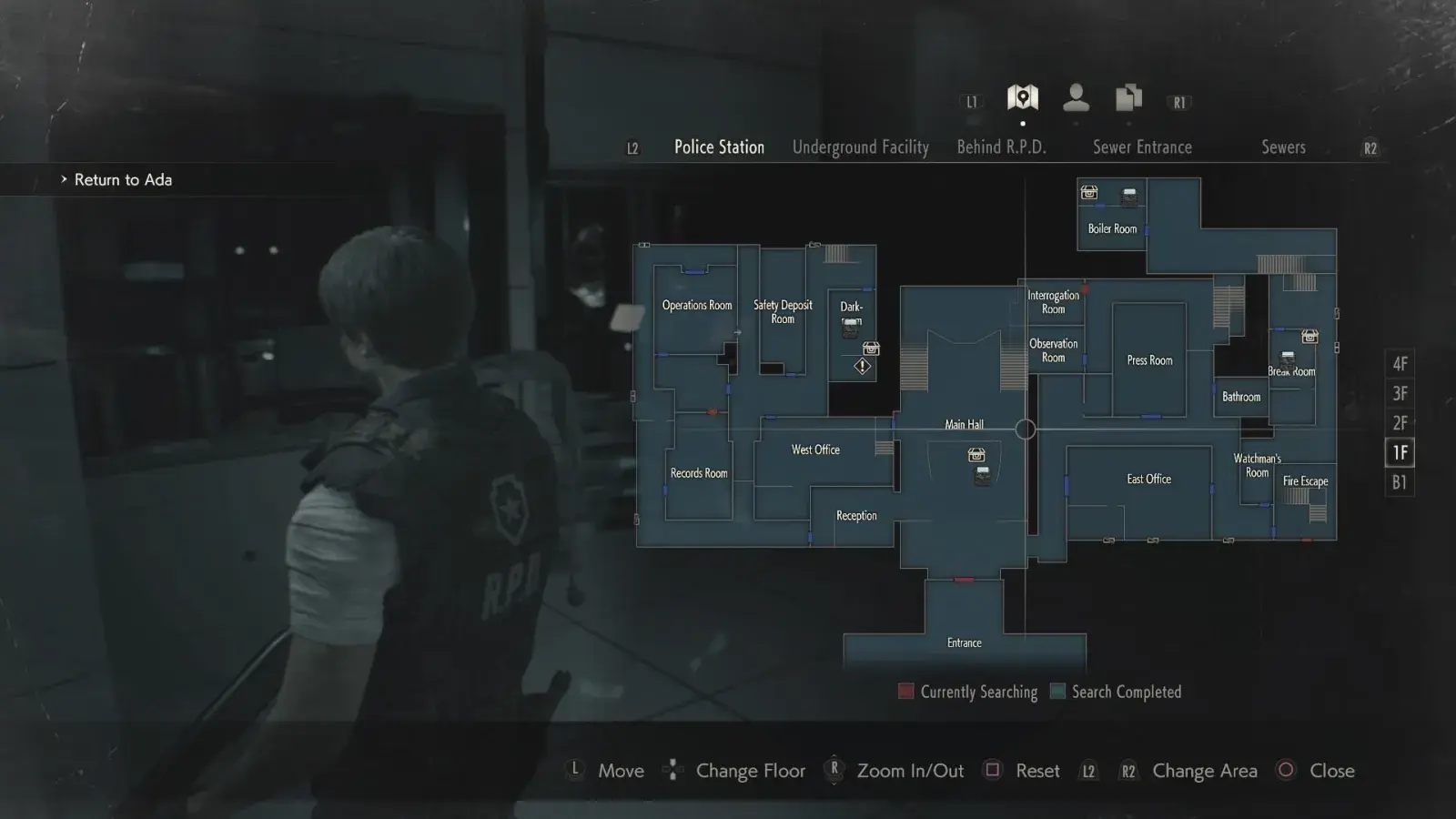Open the map screen icon
The height and width of the screenshot is (819, 1456).
(1023, 97)
